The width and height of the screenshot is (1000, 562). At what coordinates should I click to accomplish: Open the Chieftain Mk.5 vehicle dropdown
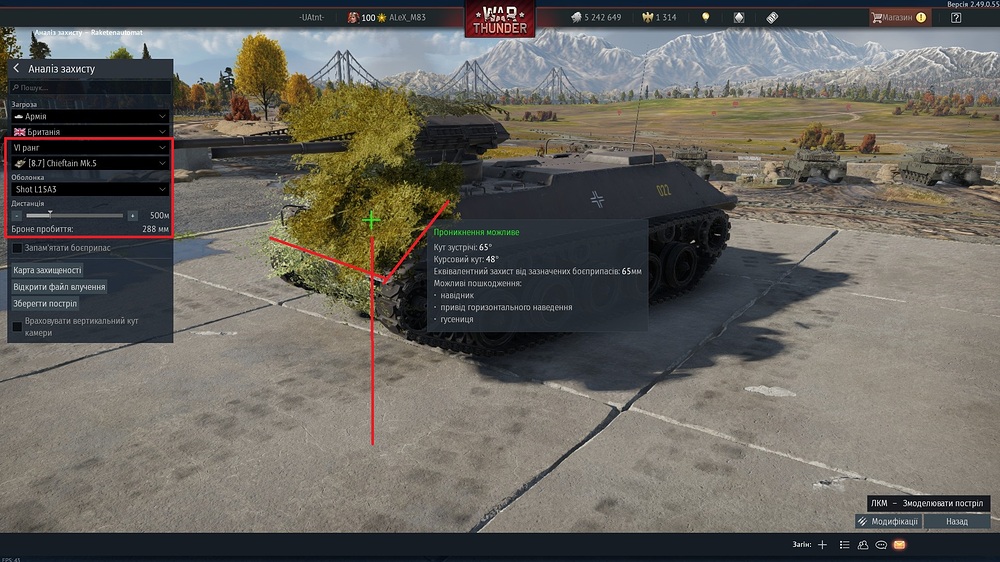[x=90, y=163]
